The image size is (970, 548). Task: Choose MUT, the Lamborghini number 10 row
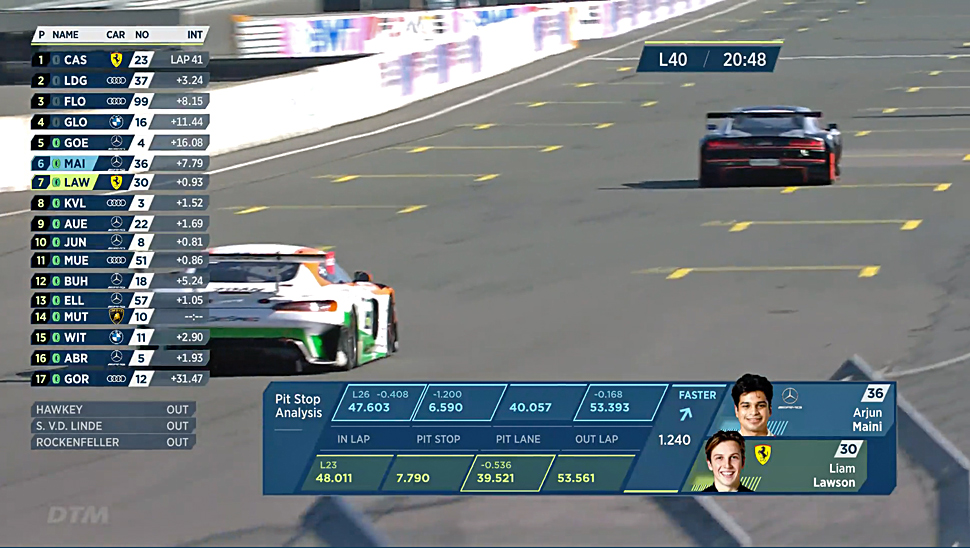(x=120, y=317)
